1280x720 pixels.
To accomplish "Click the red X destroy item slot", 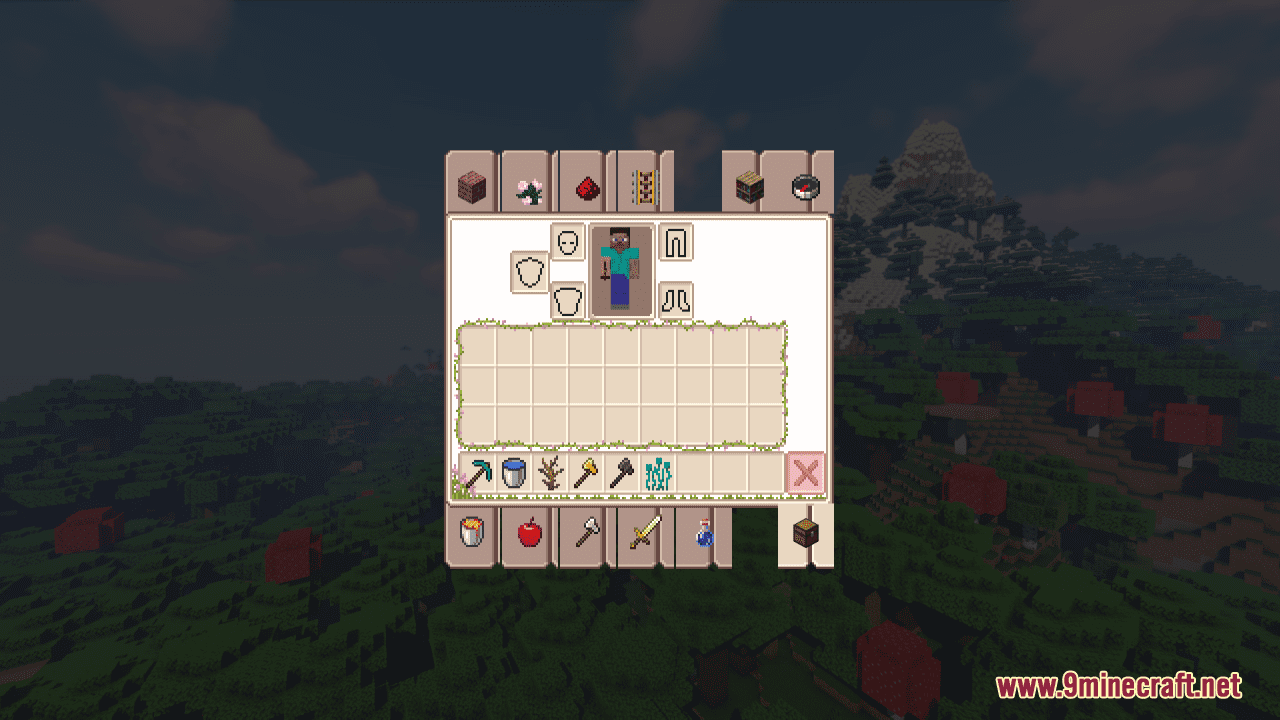I will point(806,473).
